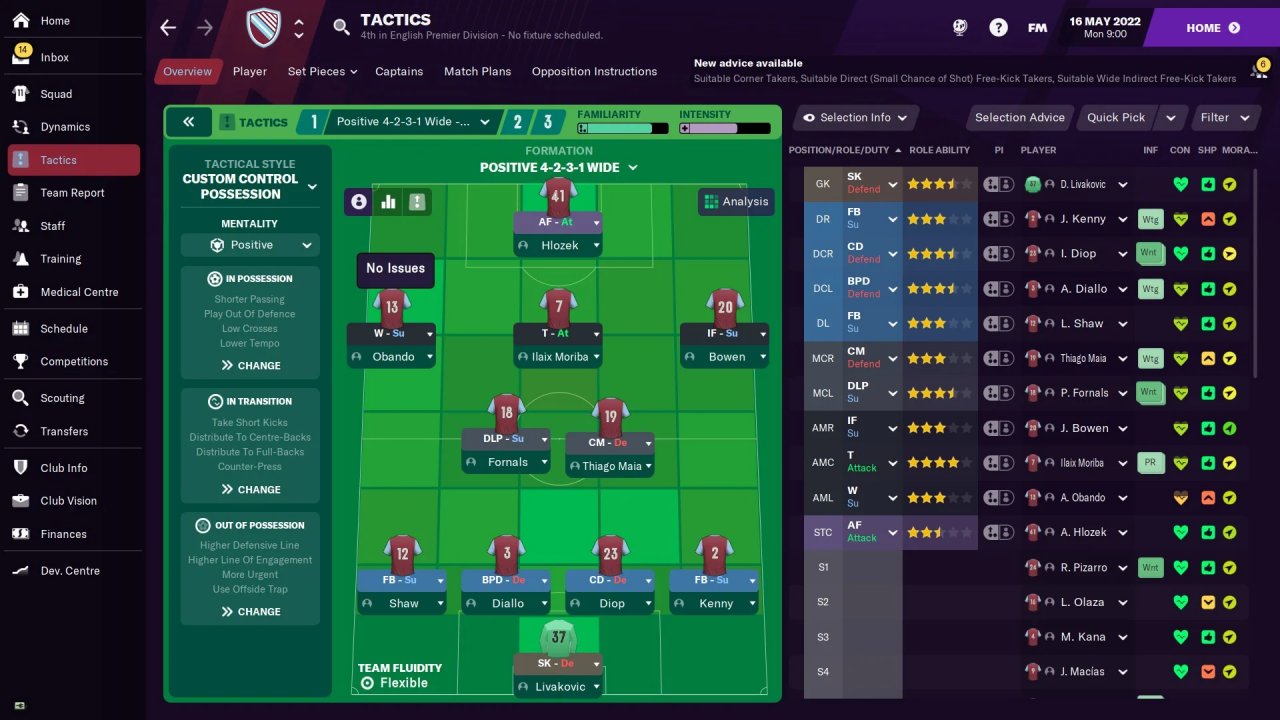Click the Quick Pick button
1280x720 pixels.
(x=1115, y=118)
